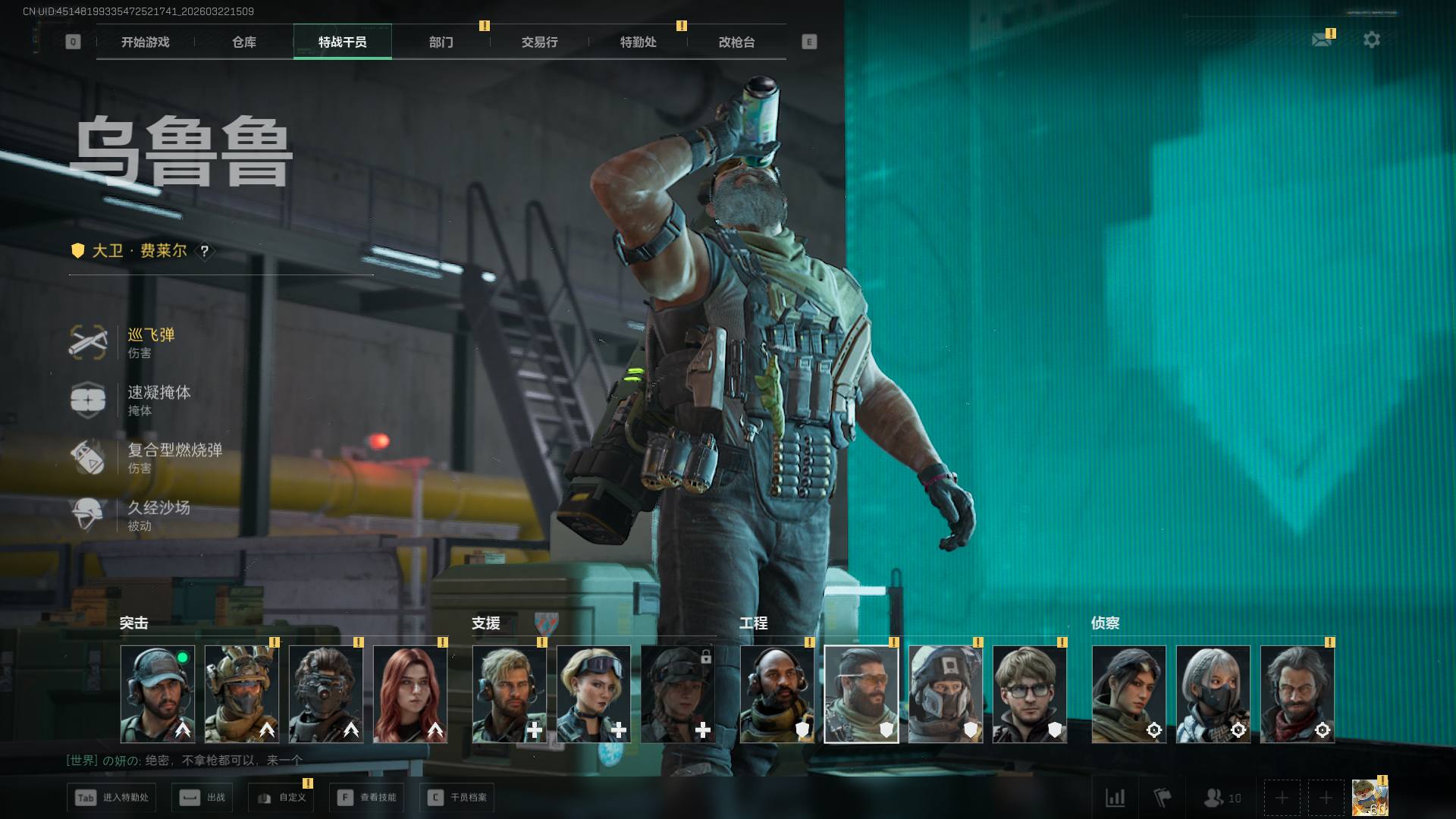Select the glasses-wearing engineer operator portrait
The image size is (1456, 819).
1029,694
